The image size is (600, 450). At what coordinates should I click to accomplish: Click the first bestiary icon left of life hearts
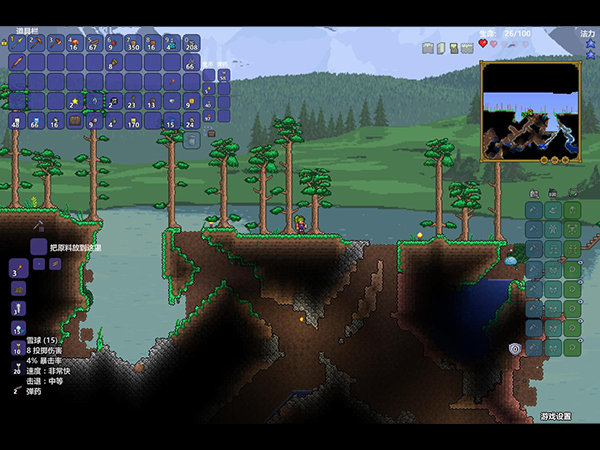[426, 47]
